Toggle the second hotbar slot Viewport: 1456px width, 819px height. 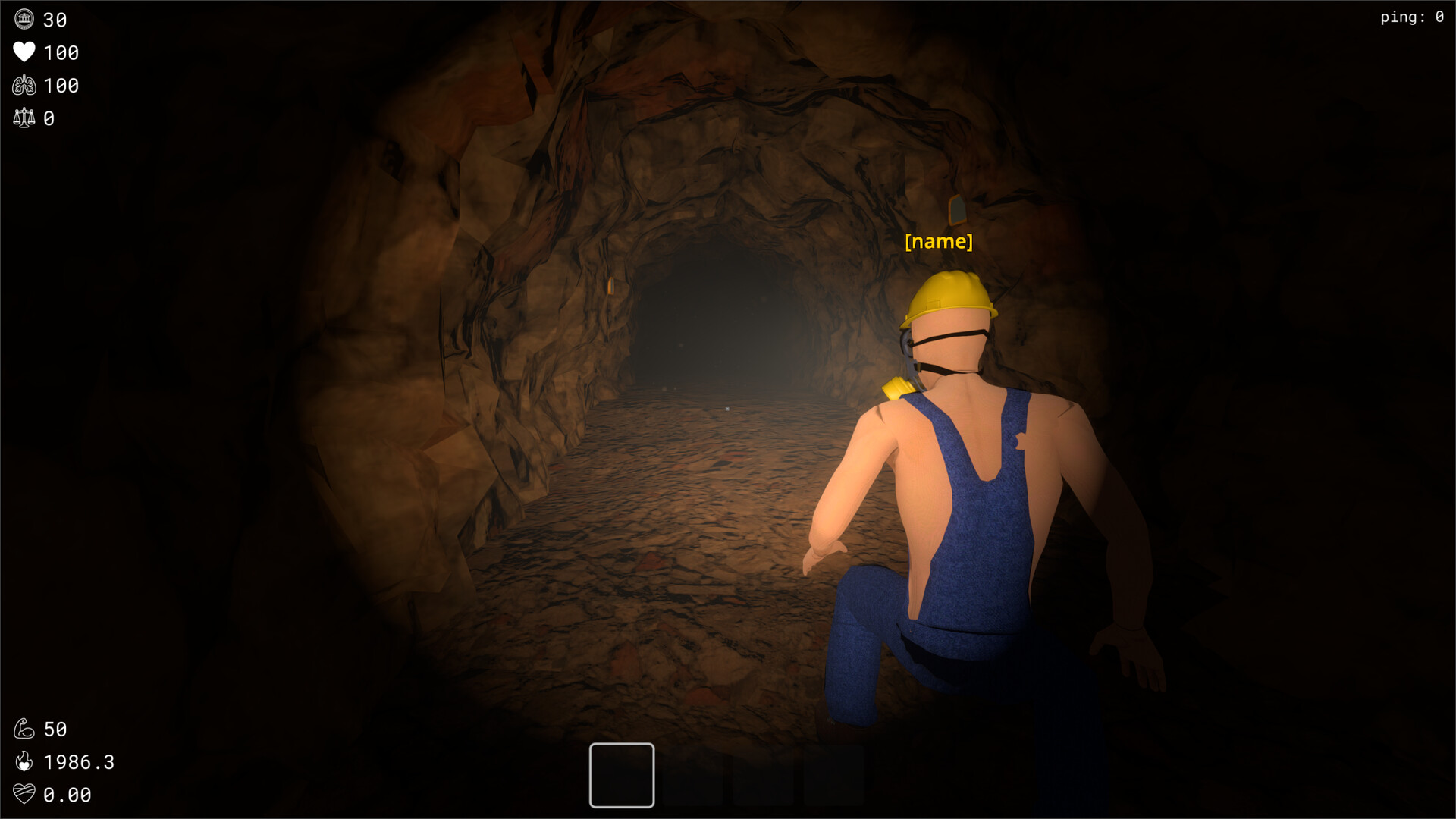click(692, 775)
